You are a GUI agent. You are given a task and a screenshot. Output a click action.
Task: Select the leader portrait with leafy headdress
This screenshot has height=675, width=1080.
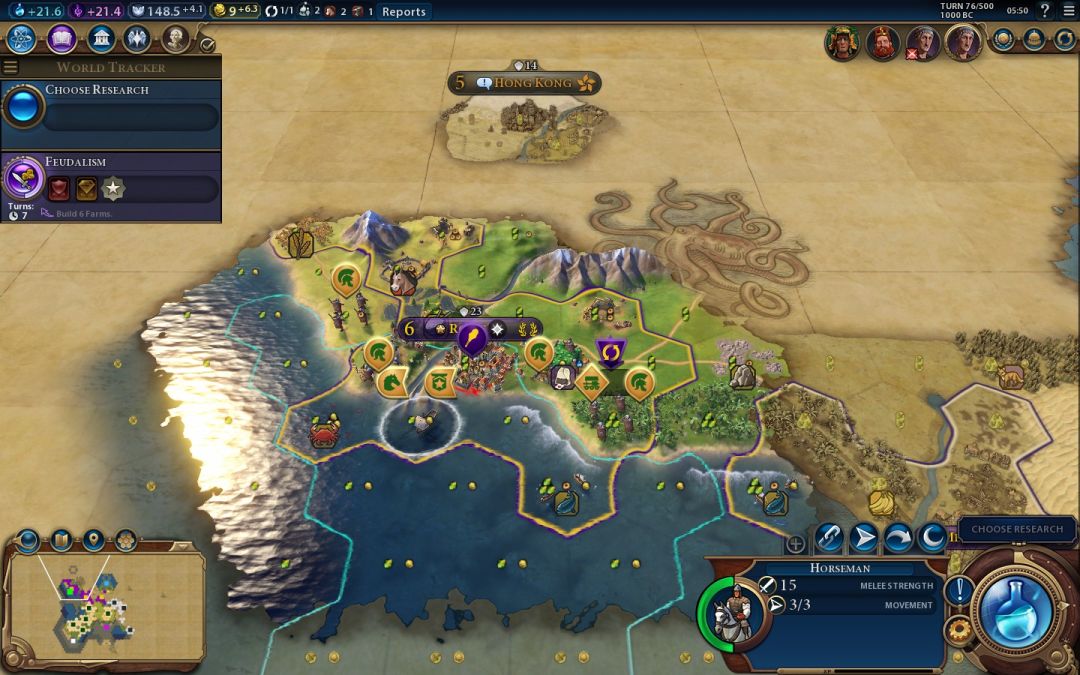pos(842,43)
